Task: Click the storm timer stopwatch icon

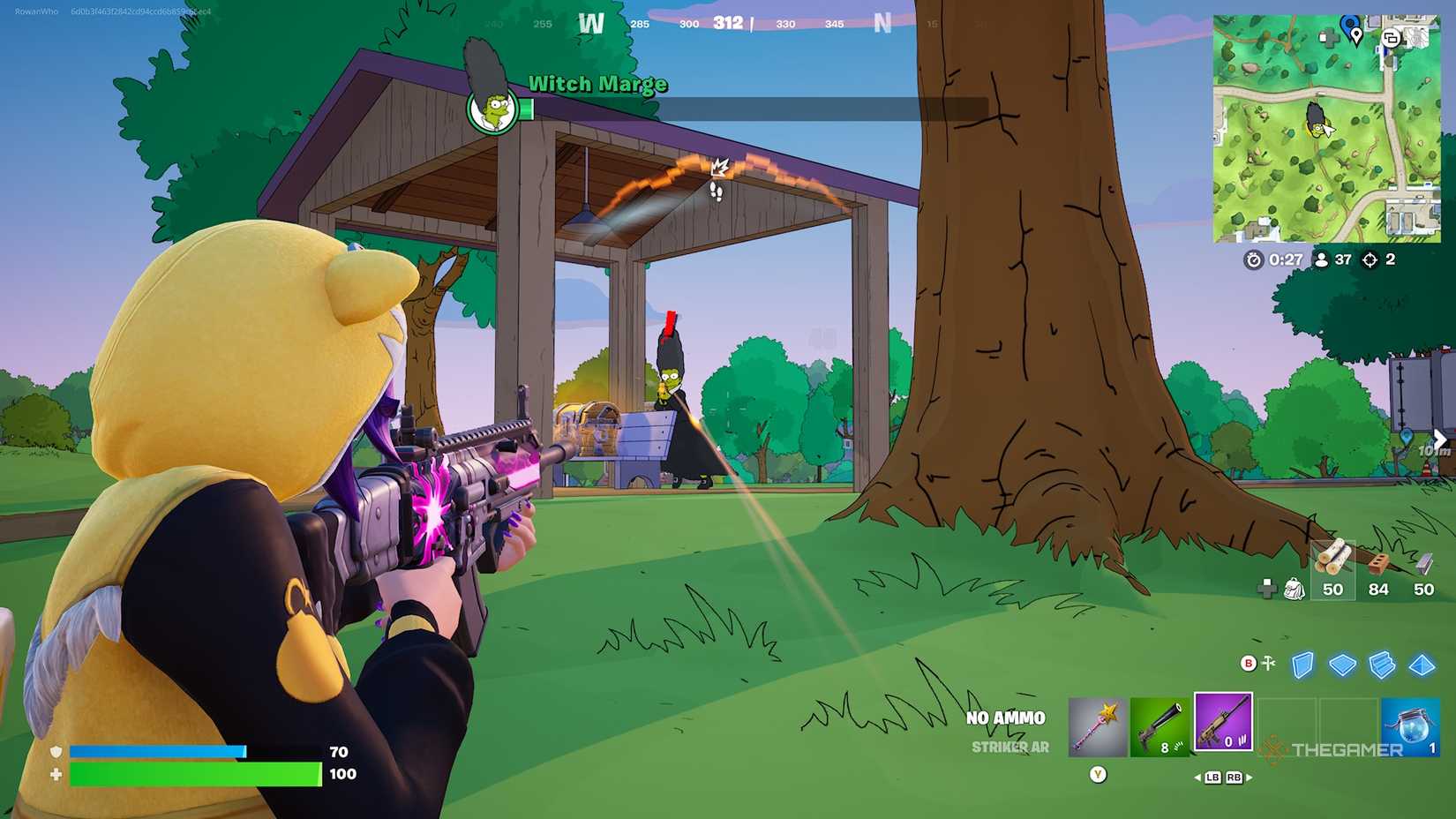Action: tap(1254, 259)
